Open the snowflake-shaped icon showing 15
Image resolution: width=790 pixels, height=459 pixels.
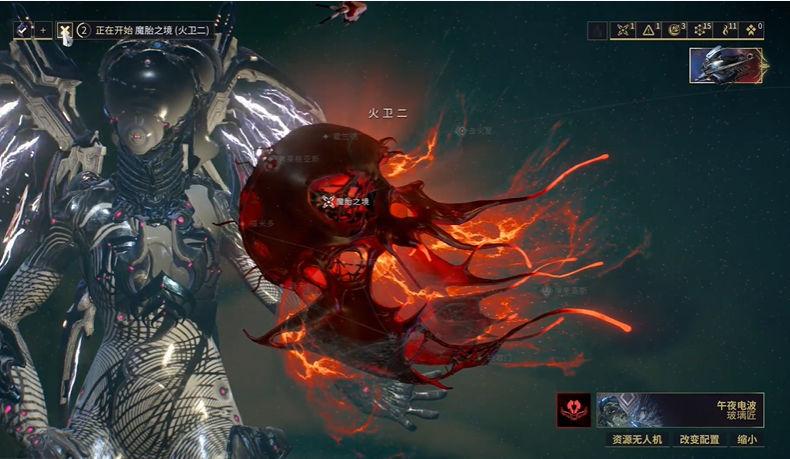click(x=701, y=30)
